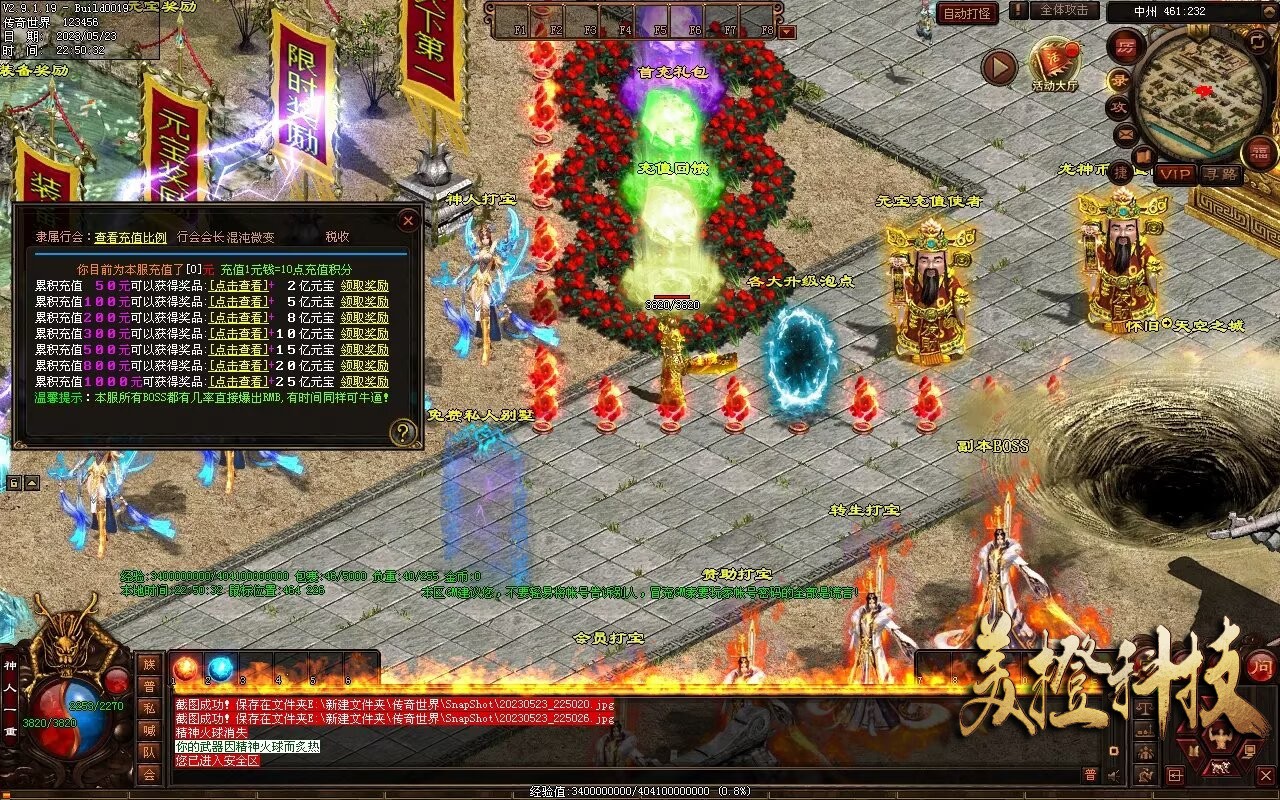Switch chat to the 队 team channel
This screenshot has height=800, width=1280.
click(149, 752)
